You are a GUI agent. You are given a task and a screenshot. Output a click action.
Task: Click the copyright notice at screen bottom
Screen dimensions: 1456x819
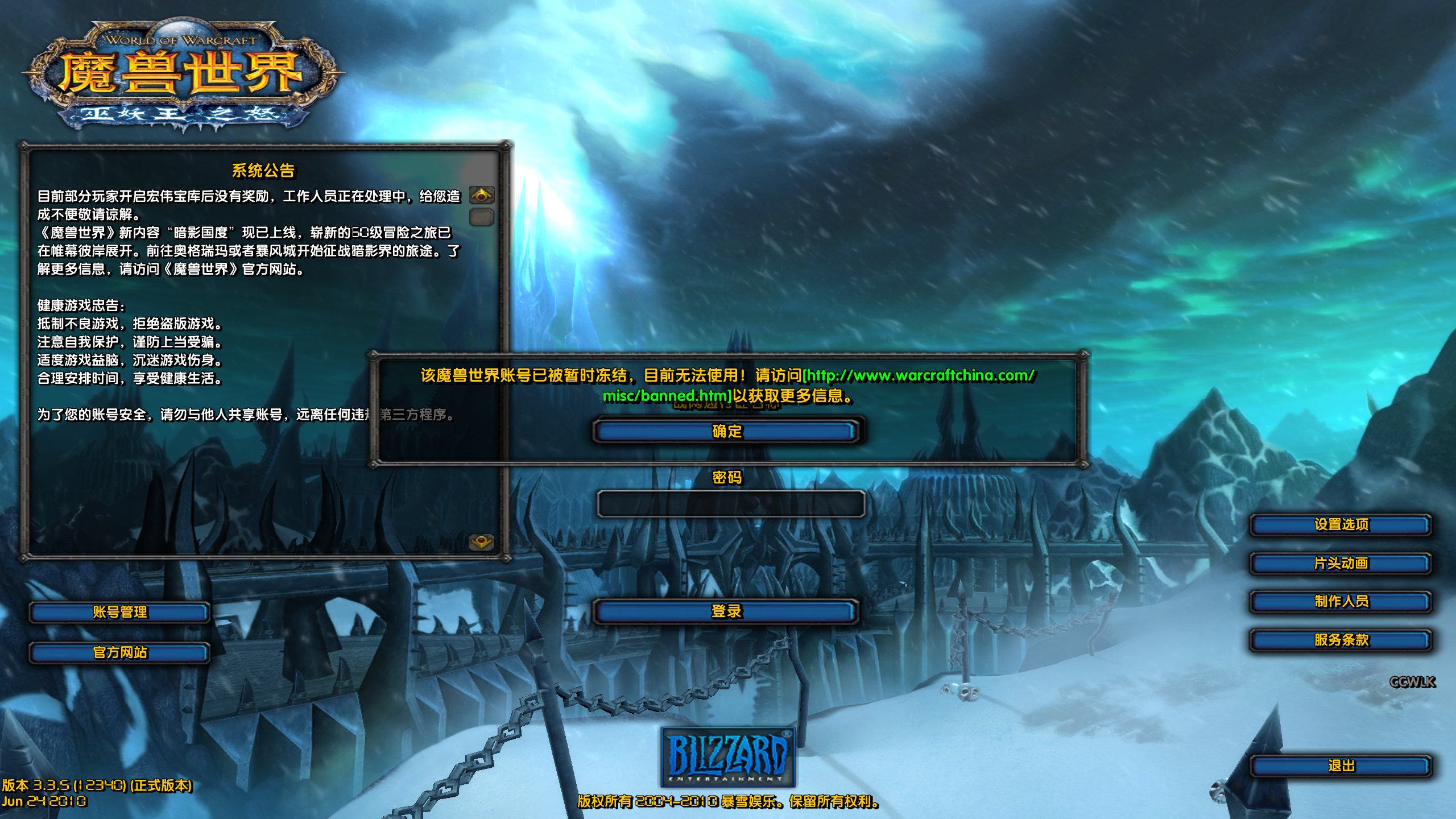pyautogui.click(x=728, y=801)
